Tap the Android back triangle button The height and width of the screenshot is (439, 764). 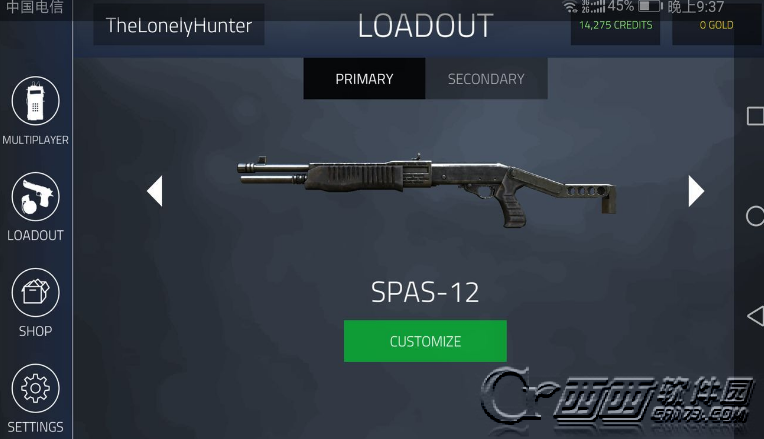click(x=755, y=316)
